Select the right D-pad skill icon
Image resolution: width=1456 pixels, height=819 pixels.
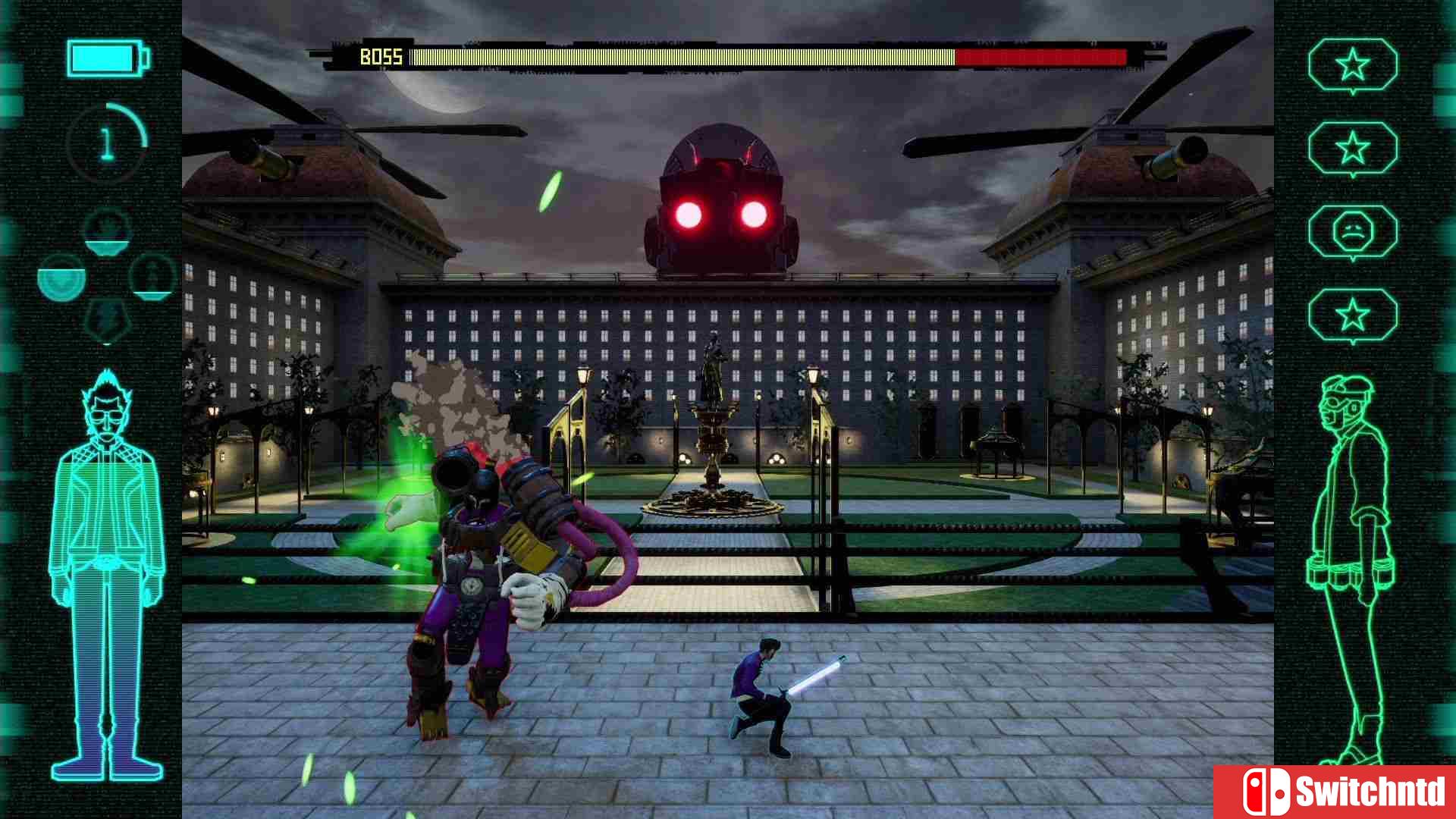click(x=152, y=279)
